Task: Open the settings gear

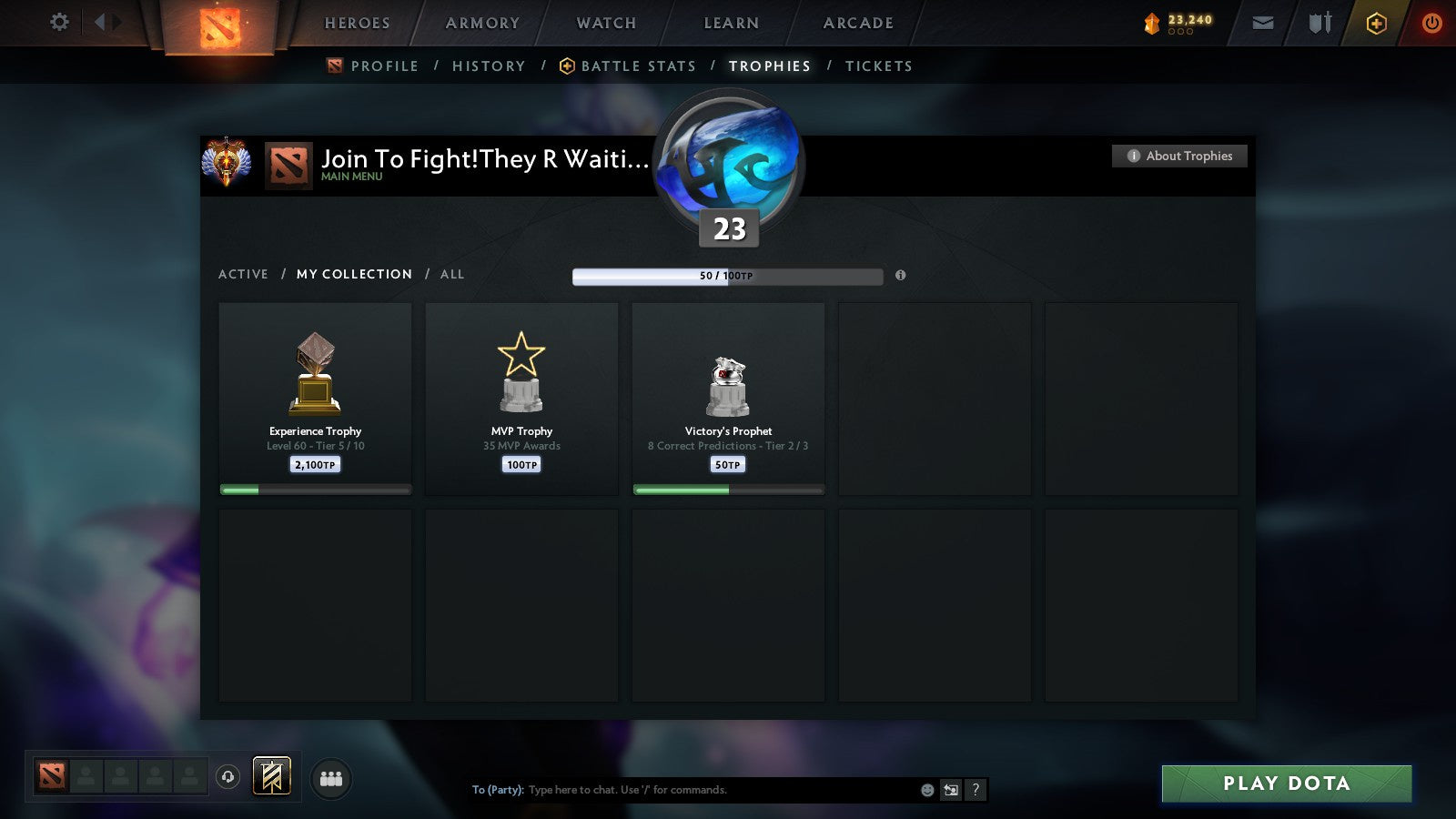Action: tap(59, 23)
